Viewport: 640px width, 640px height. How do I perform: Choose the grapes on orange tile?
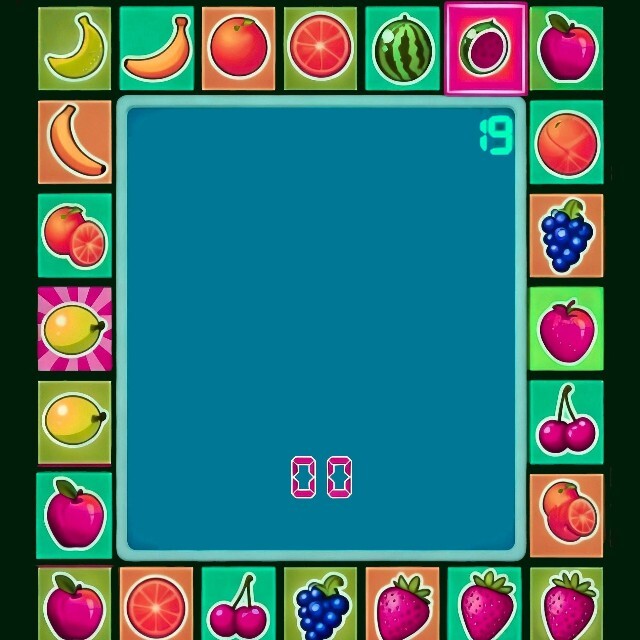point(566,235)
